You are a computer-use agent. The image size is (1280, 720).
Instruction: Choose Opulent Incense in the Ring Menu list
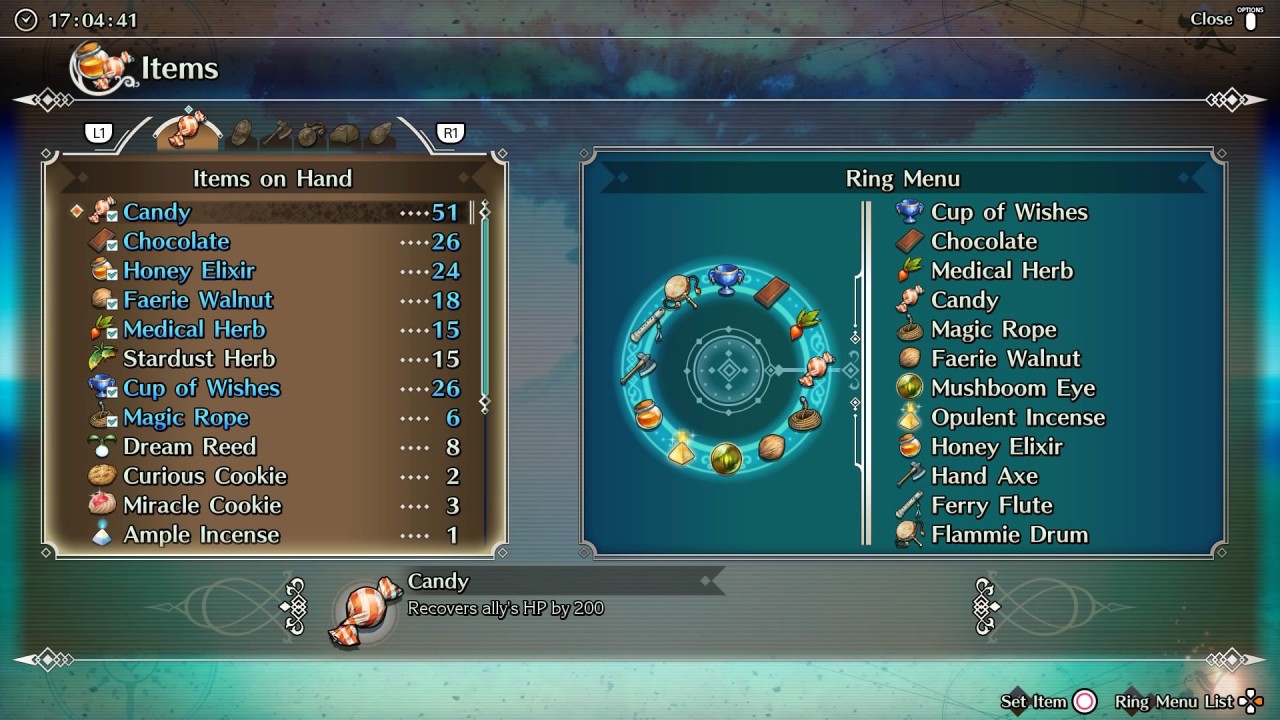click(x=1017, y=418)
